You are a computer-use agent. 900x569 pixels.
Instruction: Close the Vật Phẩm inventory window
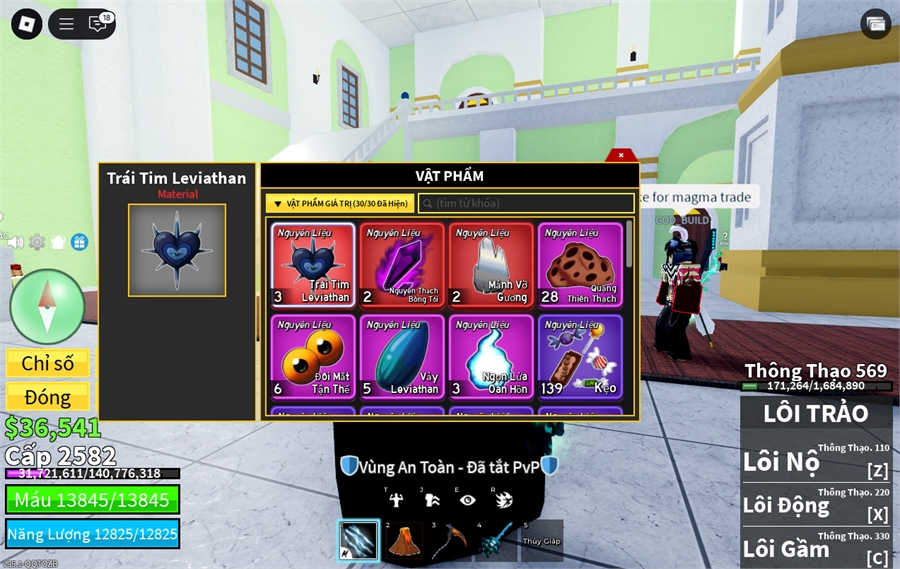coord(621,155)
